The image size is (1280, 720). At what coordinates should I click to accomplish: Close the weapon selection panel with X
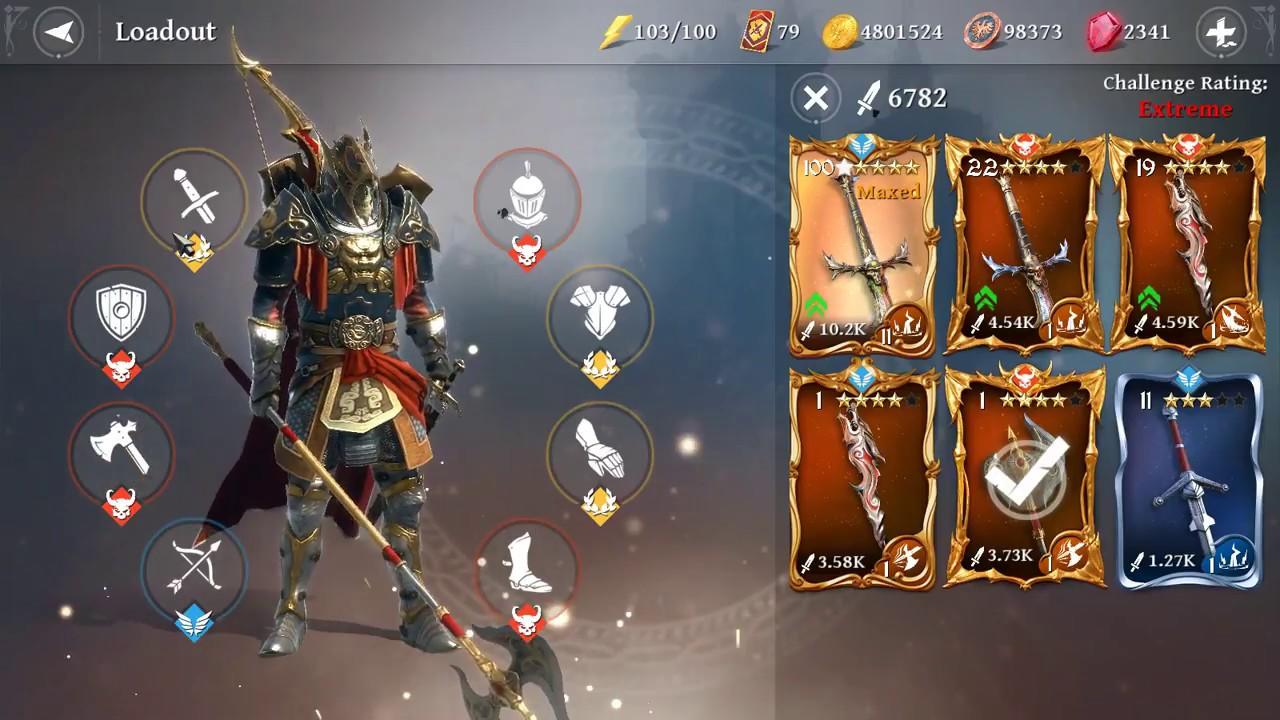pos(816,99)
